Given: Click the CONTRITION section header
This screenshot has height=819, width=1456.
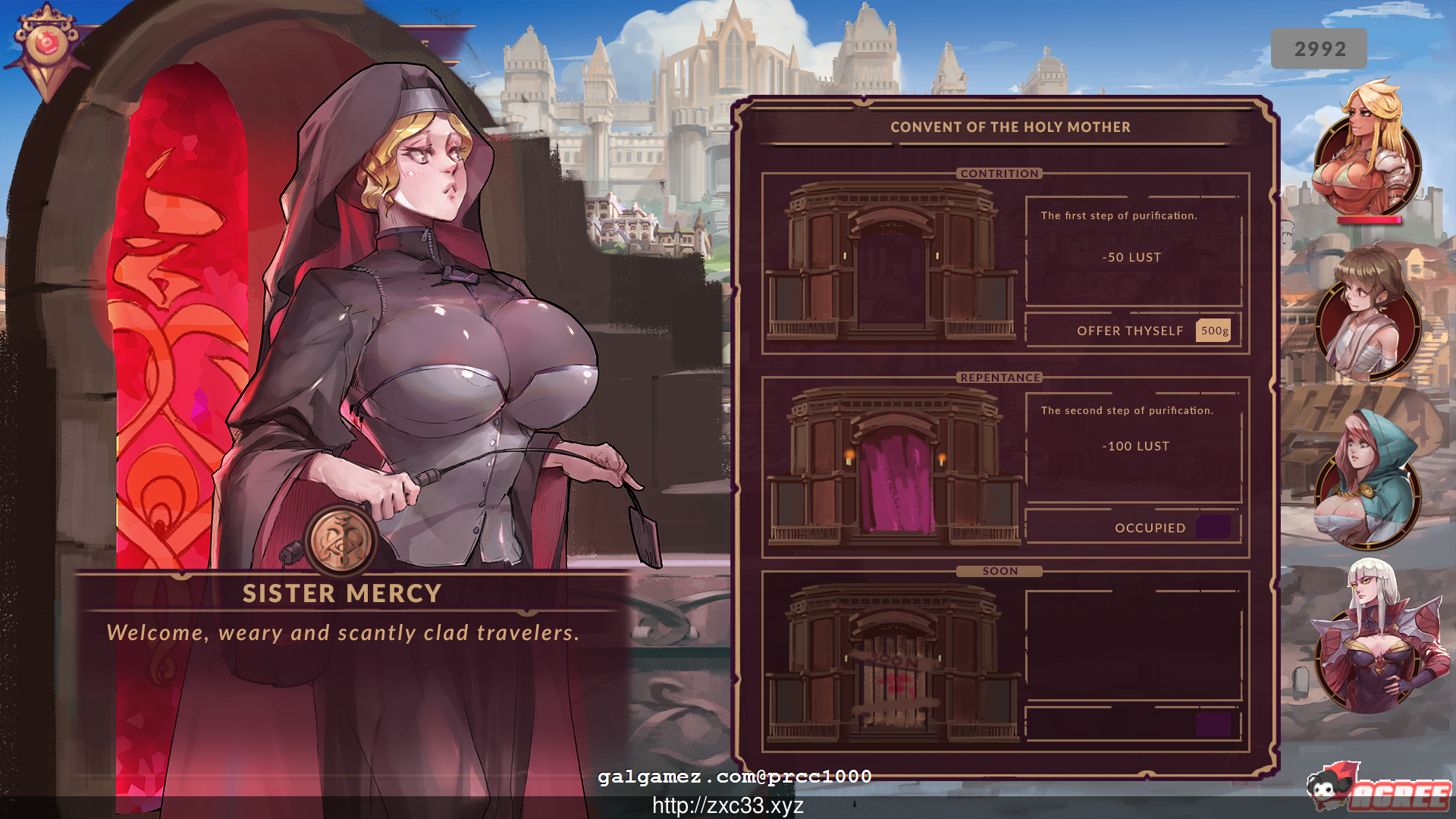Looking at the screenshot, I should click(x=999, y=174).
